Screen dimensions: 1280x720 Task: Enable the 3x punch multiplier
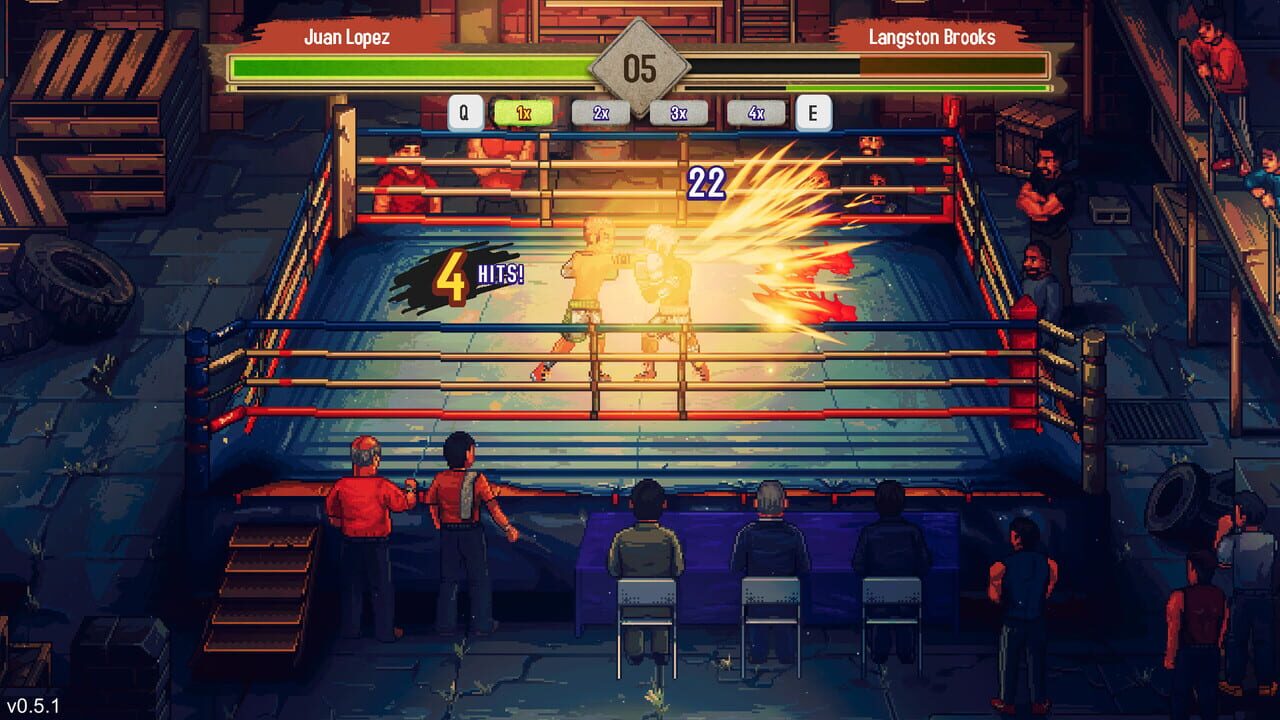click(680, 112)
